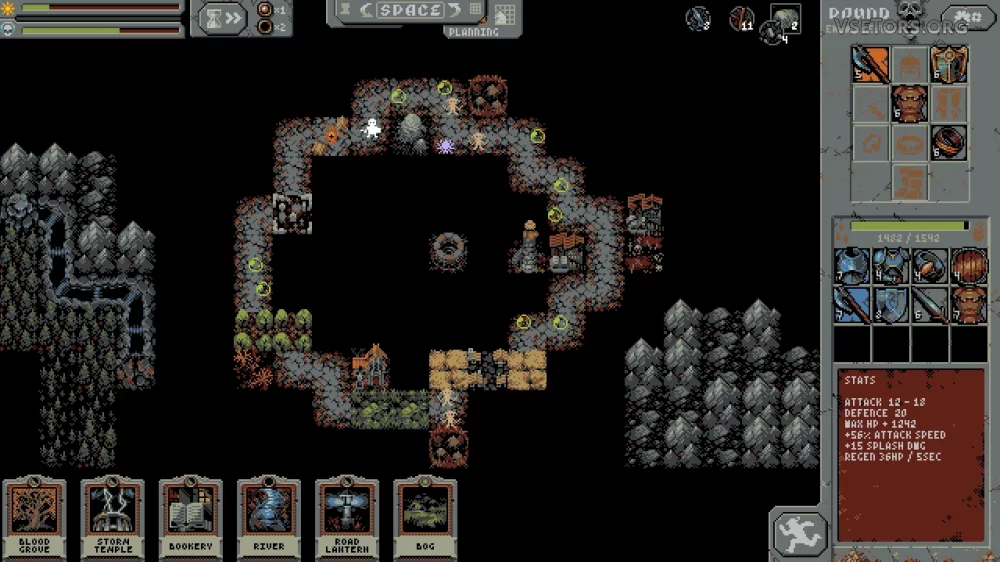Open the settings gear button
The image size is (1000, 562).
point(967,17)
